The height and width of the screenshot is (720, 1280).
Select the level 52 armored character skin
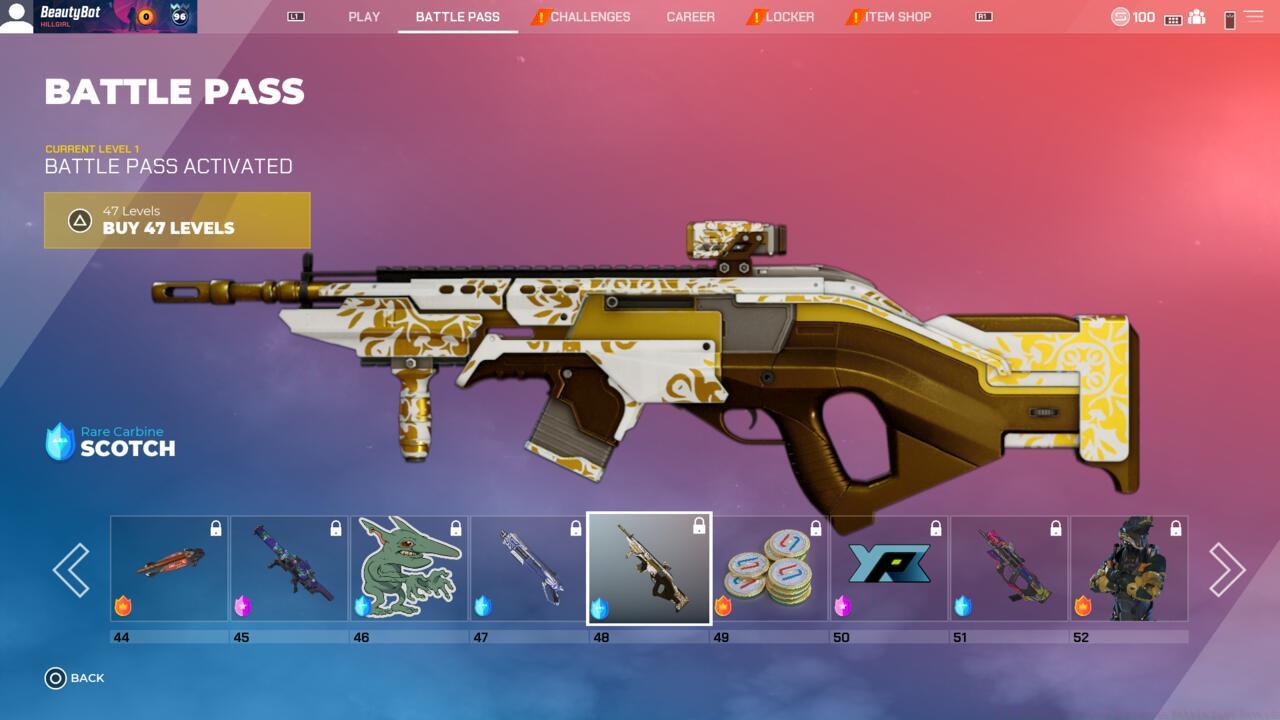1129,568
